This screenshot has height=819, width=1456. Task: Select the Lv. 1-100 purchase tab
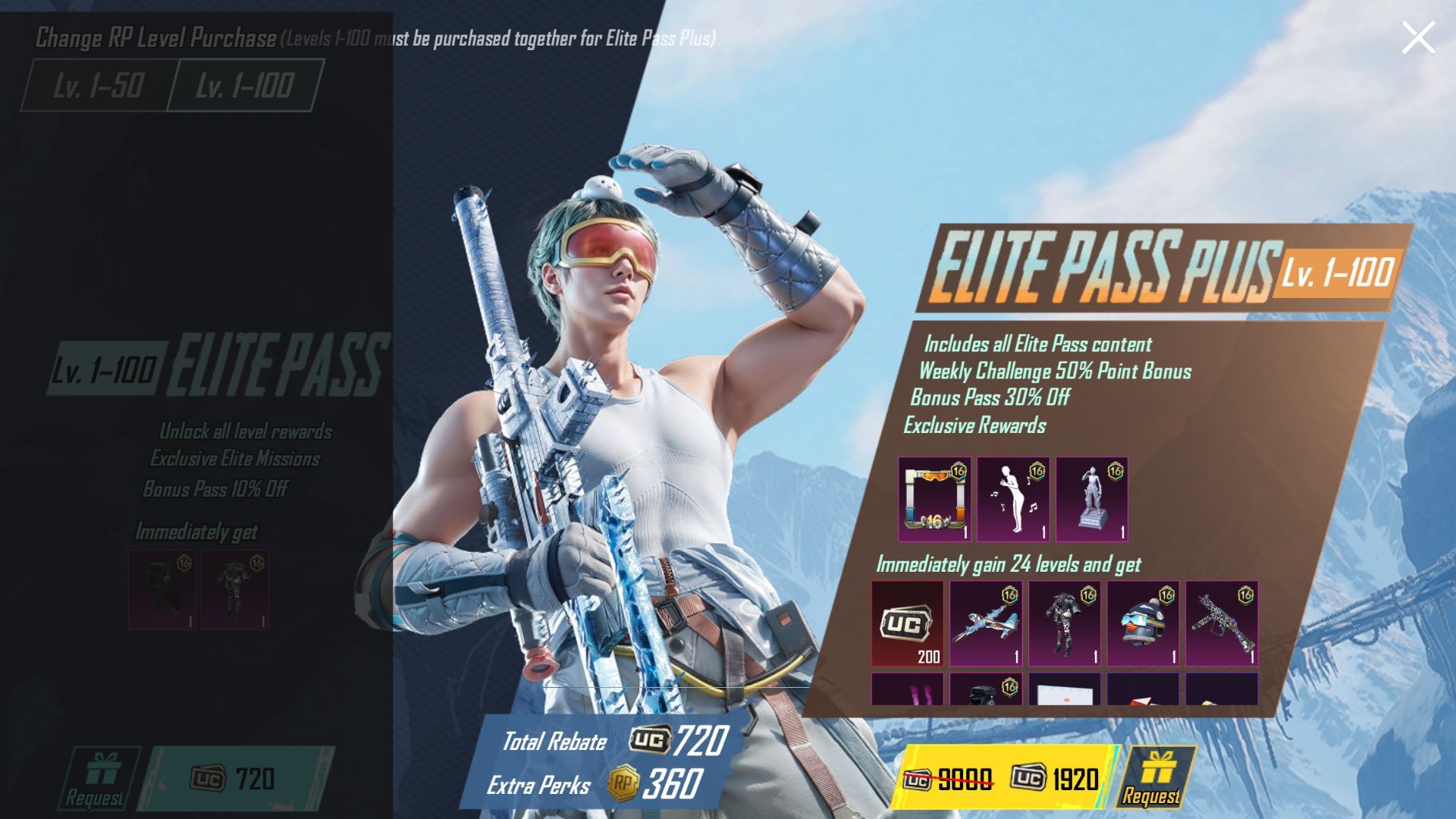click(244, 85)
